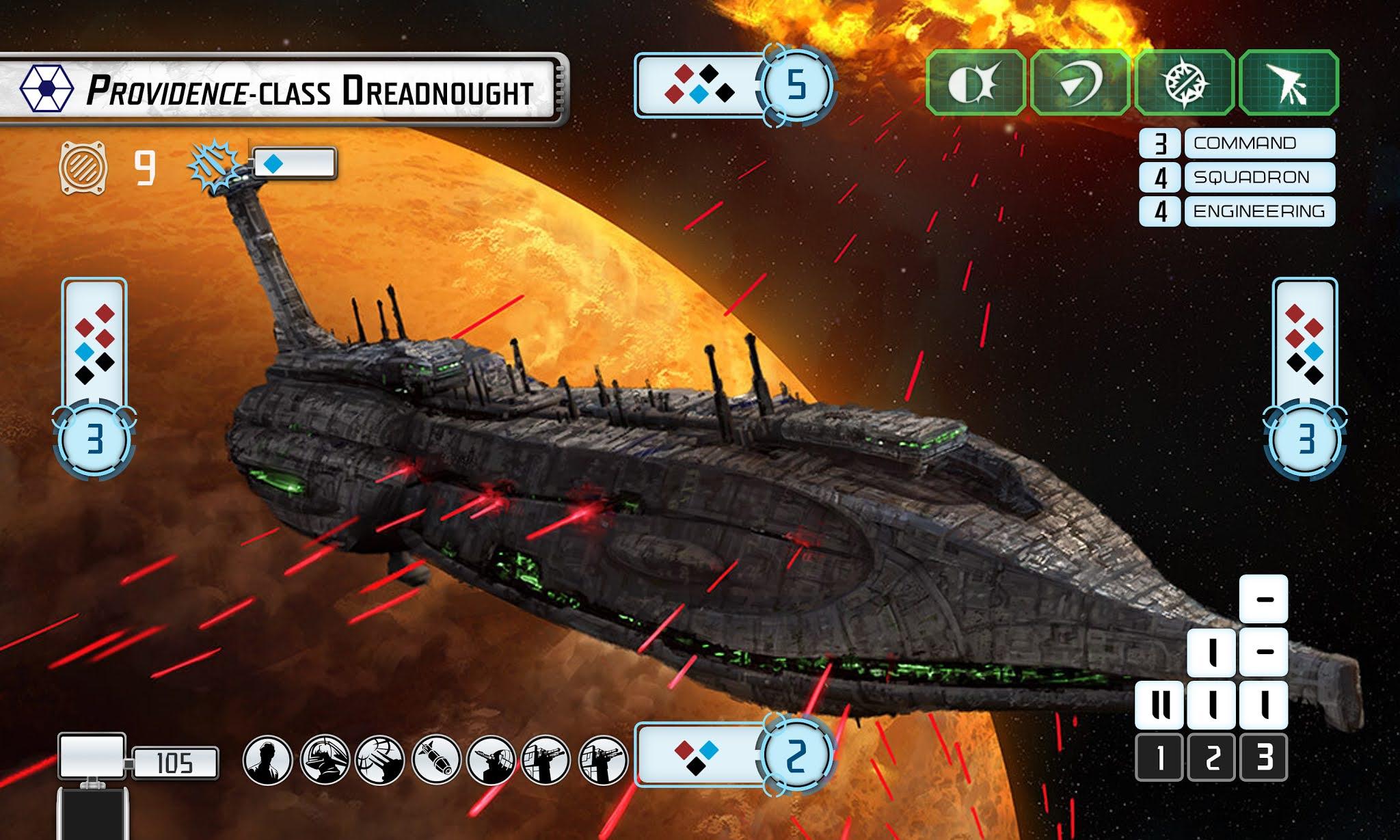Select the 105 point cost box
The width and height of the screenshot is (1400, 840).
[175, 763]
